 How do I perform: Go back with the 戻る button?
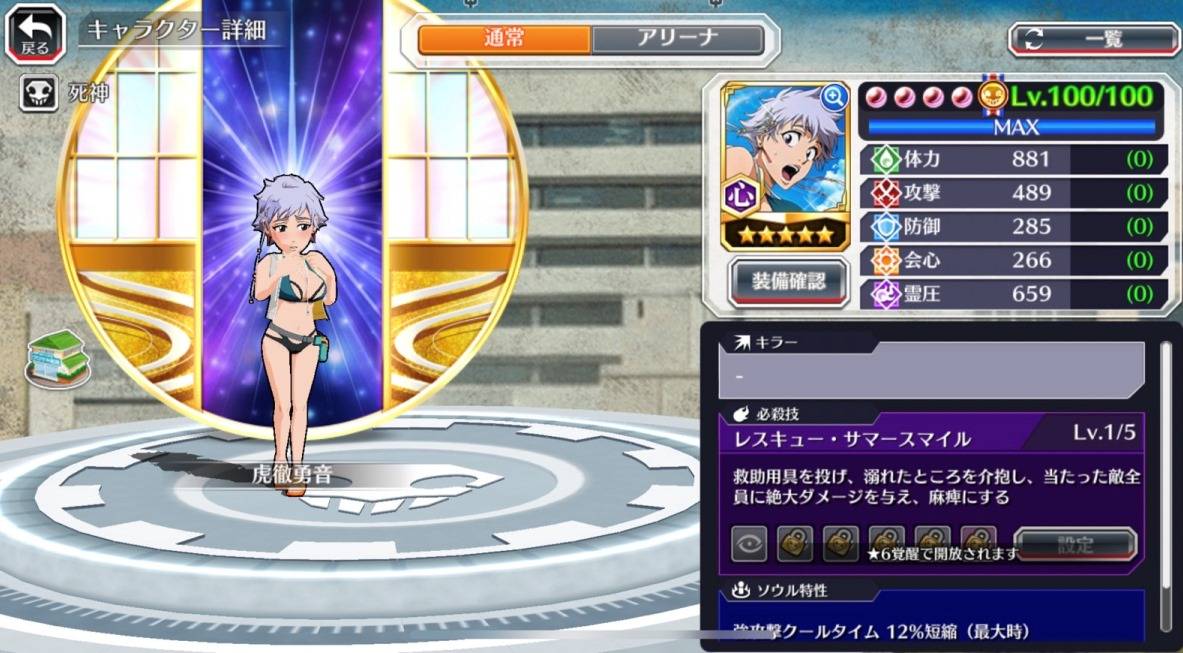coord(37,34)
